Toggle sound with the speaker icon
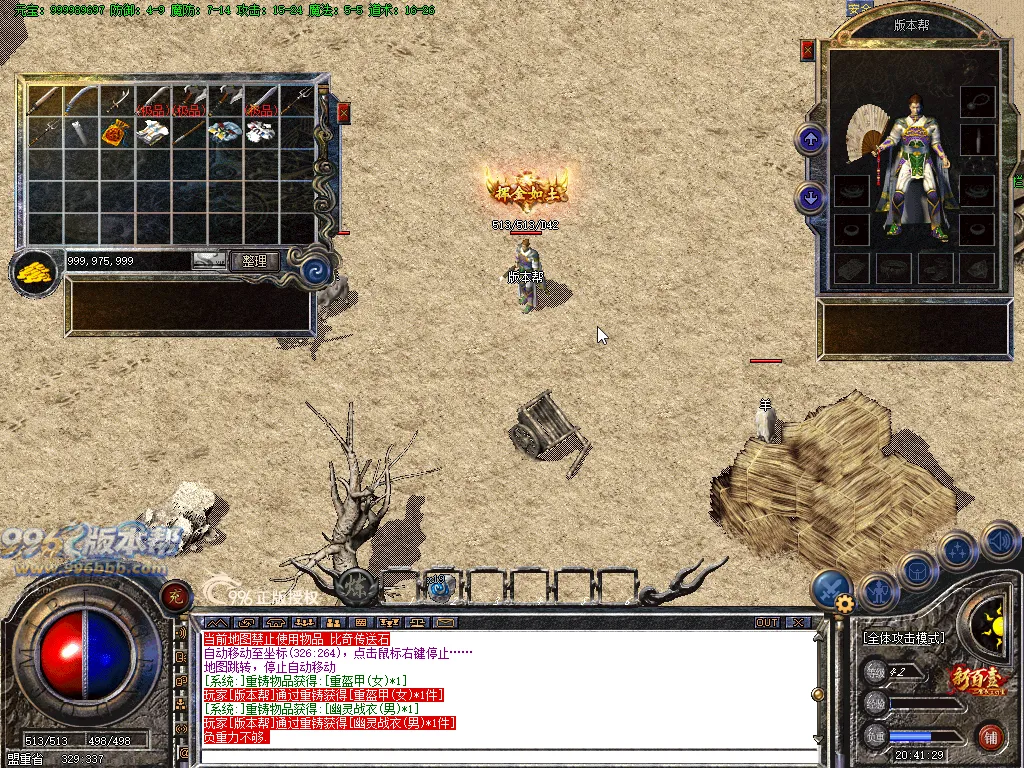1024x768 pixels. 999,543
